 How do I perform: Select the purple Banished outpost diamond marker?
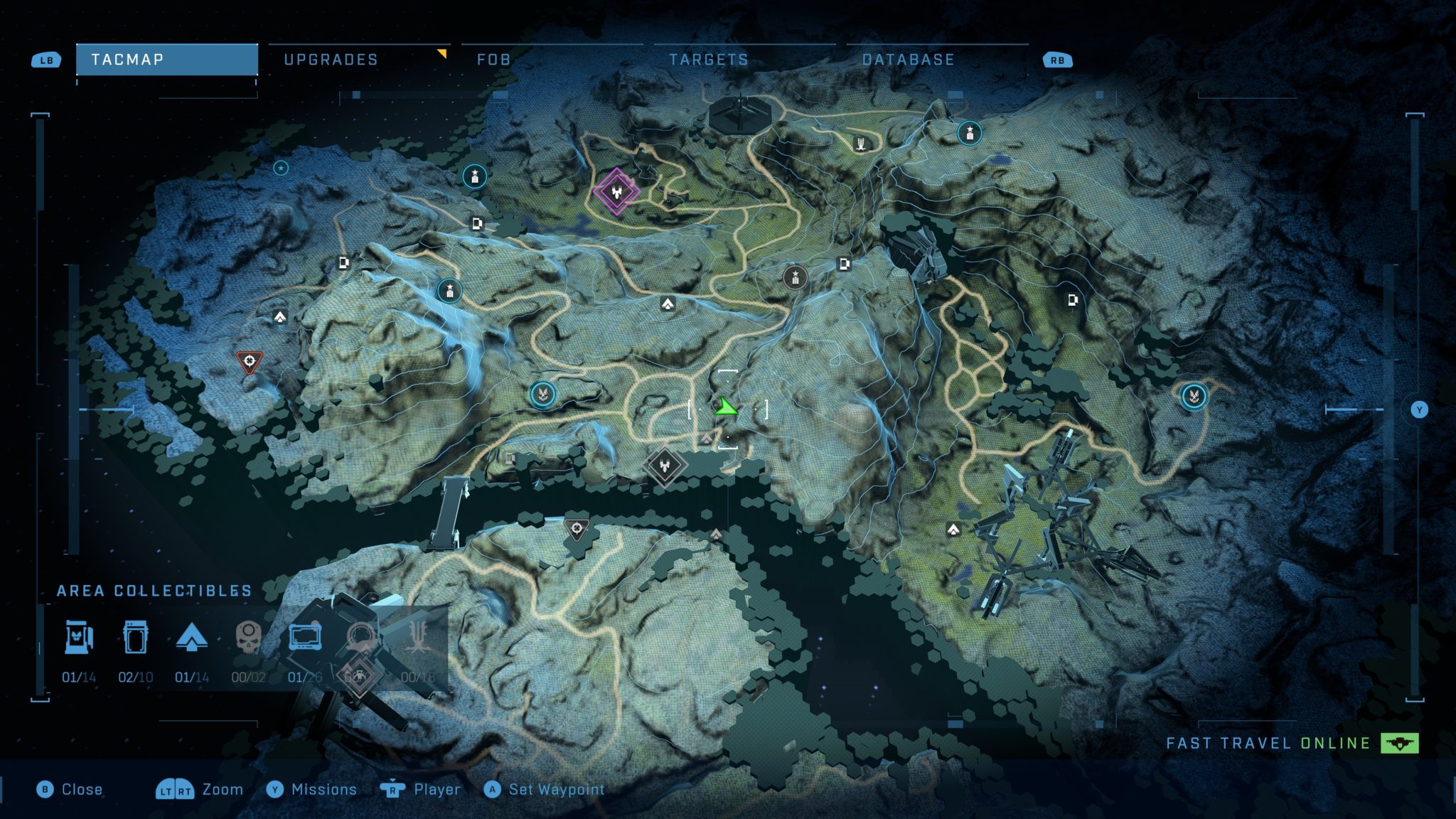[x=616, y=192]
